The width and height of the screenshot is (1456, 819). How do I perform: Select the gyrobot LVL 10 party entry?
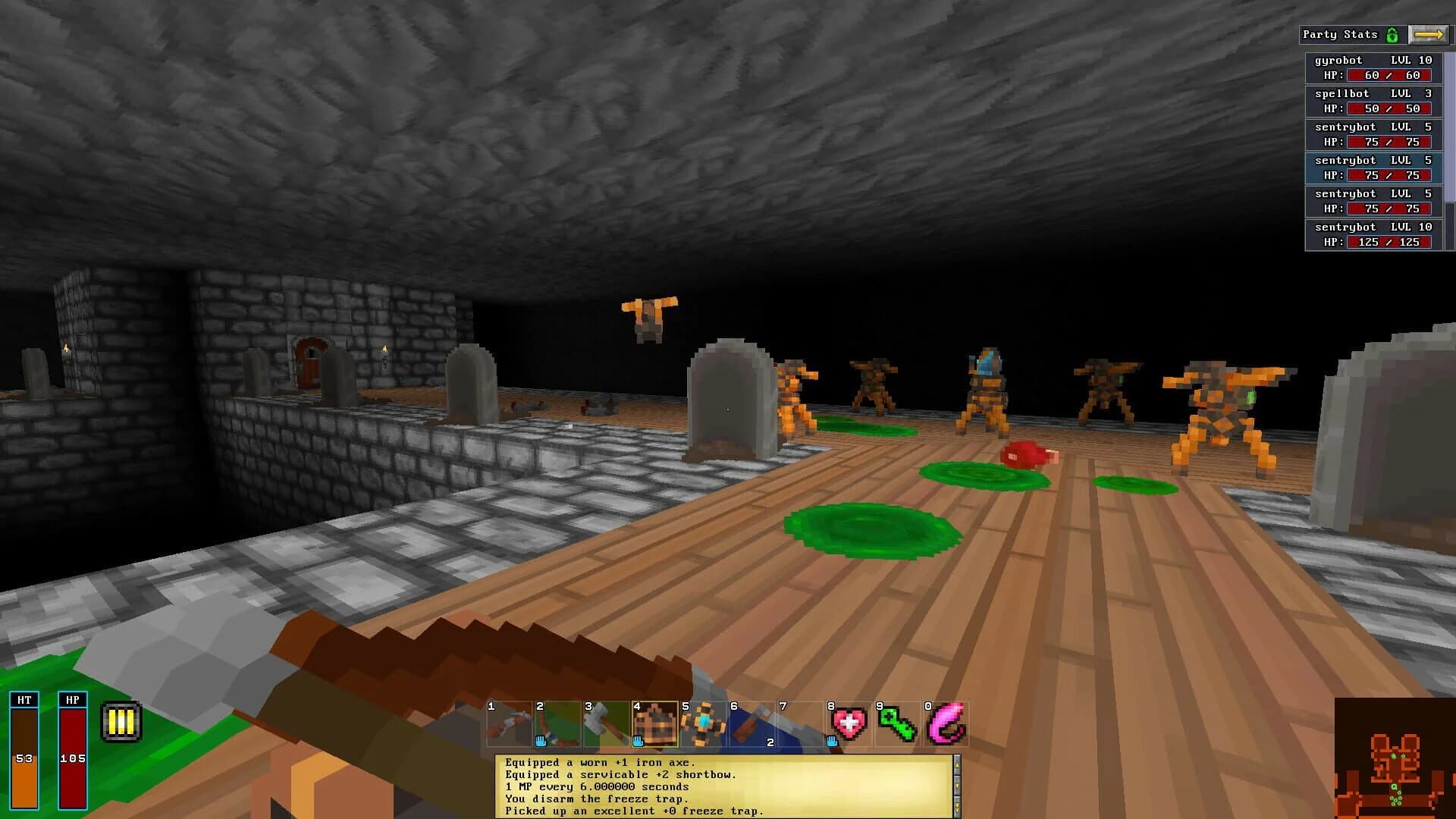(1373, 67)
